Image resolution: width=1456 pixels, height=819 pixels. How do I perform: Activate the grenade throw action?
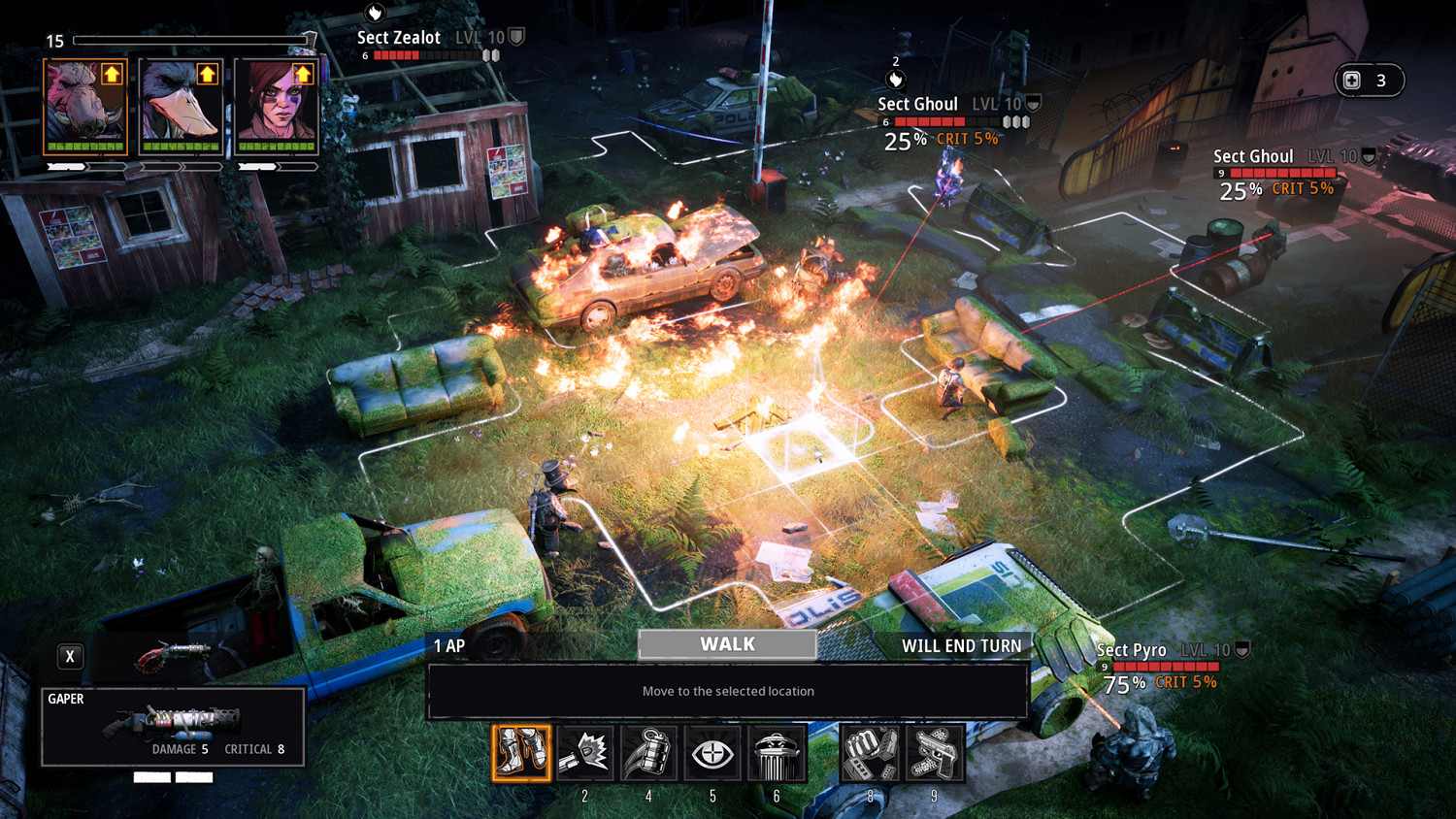648,753
